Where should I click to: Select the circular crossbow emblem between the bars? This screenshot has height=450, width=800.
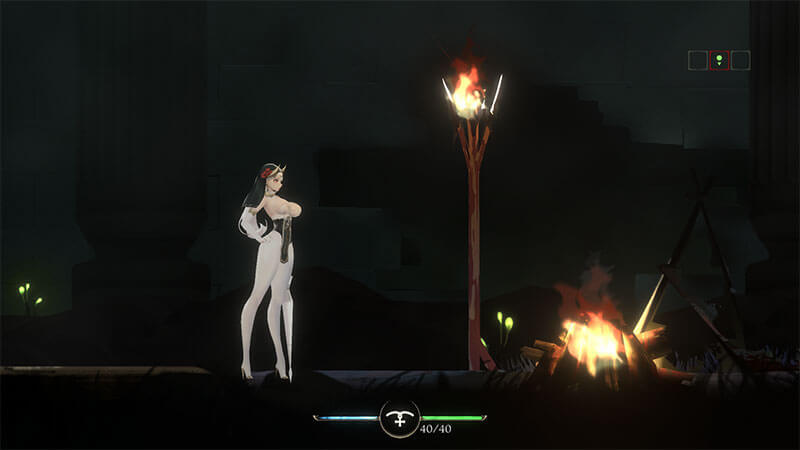[x=399, y=419]
